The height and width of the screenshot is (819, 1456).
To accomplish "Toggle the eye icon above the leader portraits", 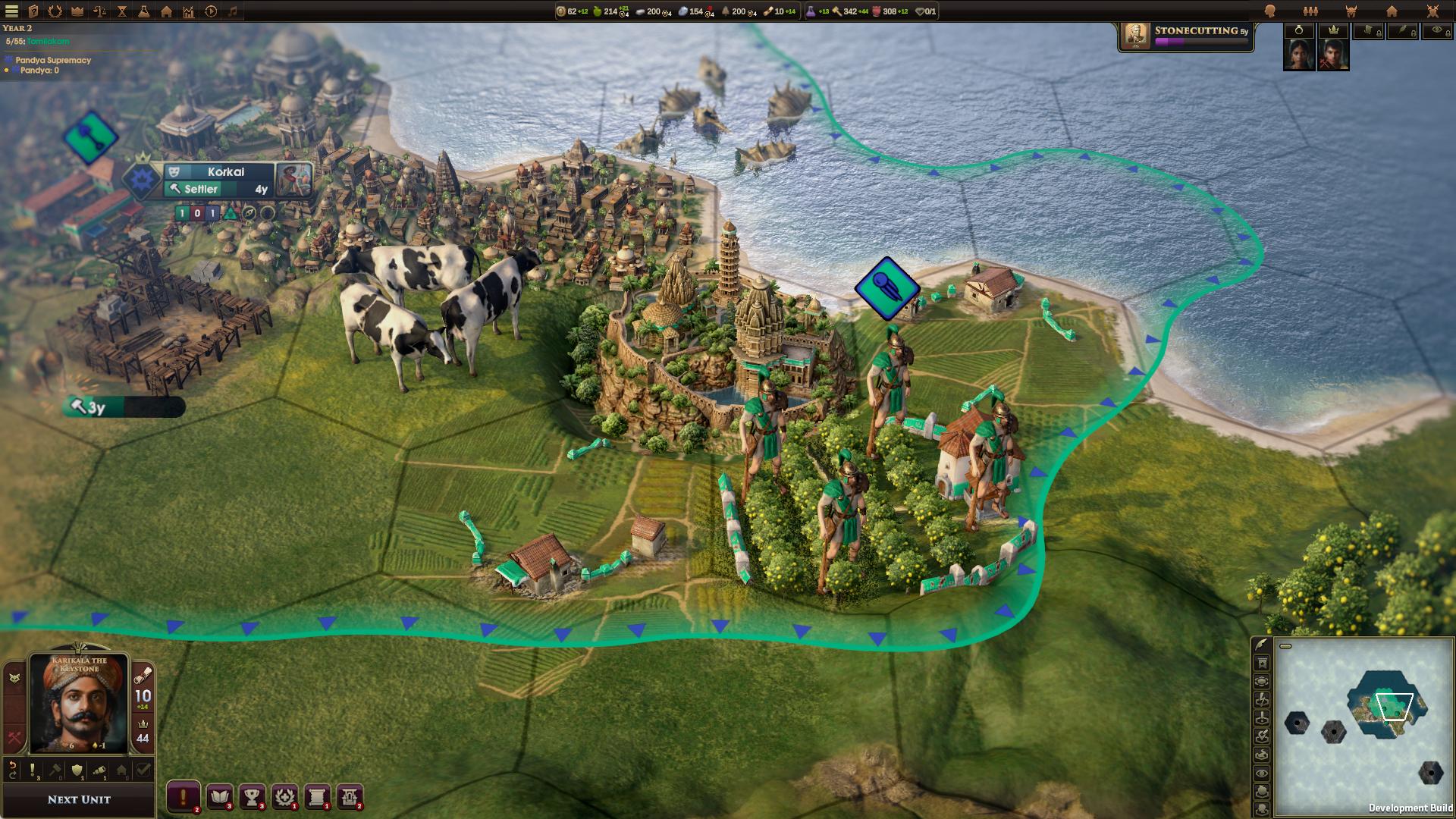I will [x=1436, y=30].
